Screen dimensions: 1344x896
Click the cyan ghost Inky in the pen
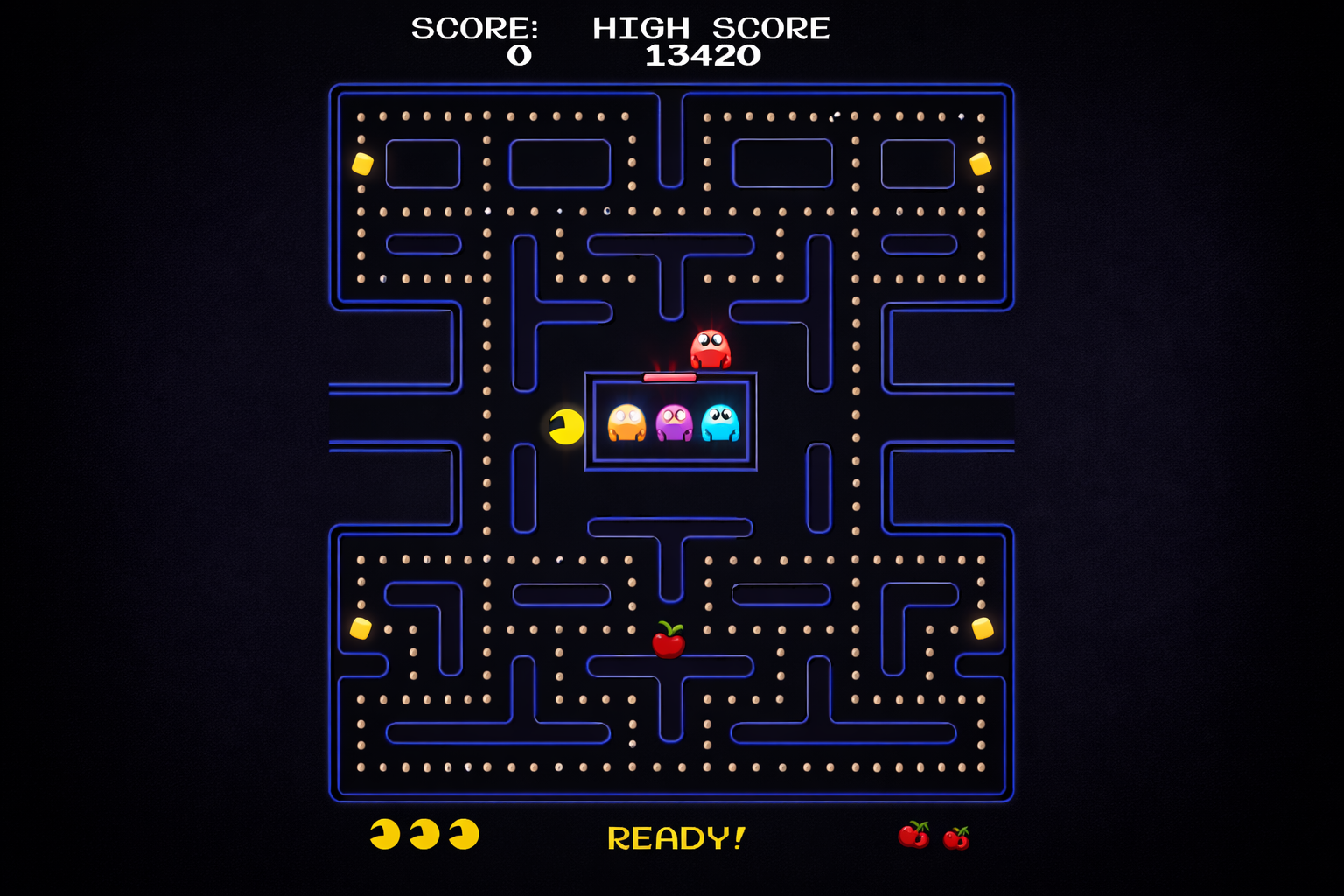(x=720, y=422)
